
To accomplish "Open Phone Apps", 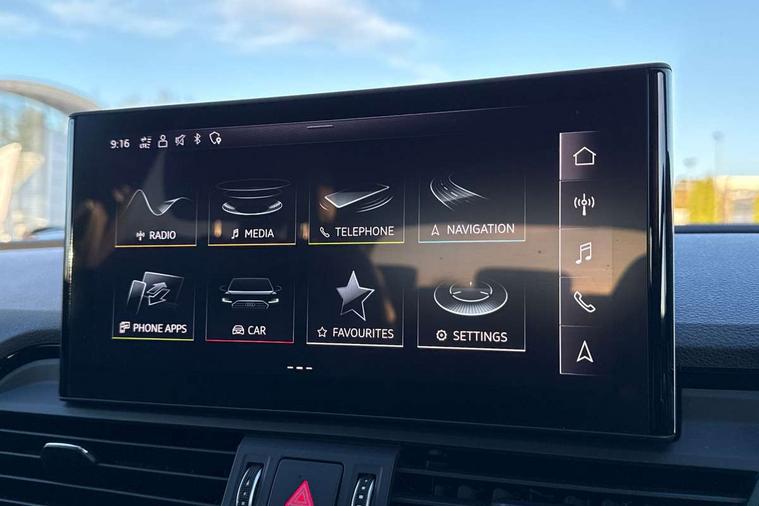I will pos(153,308).
